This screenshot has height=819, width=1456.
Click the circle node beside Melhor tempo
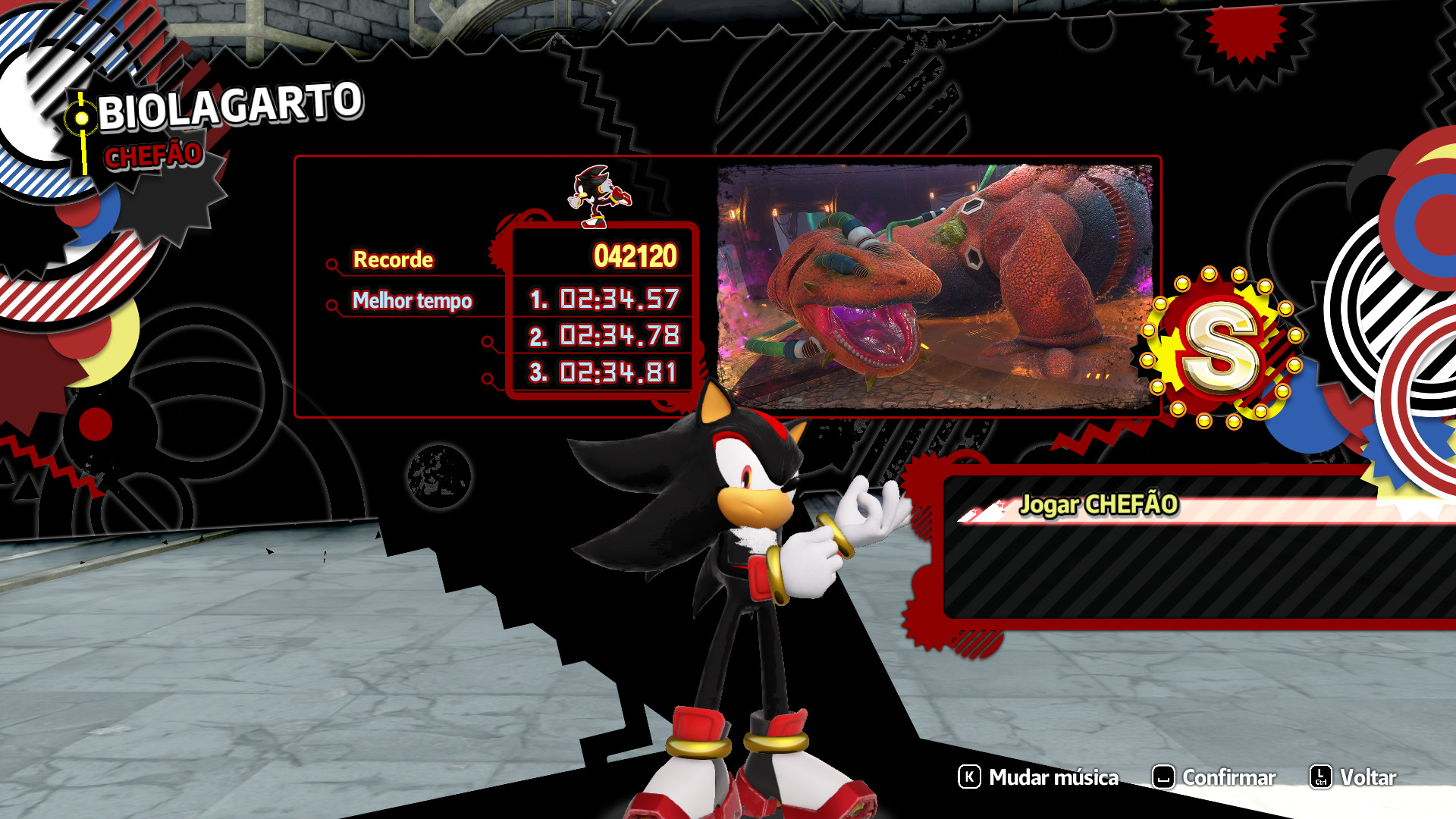coord(332,306)
